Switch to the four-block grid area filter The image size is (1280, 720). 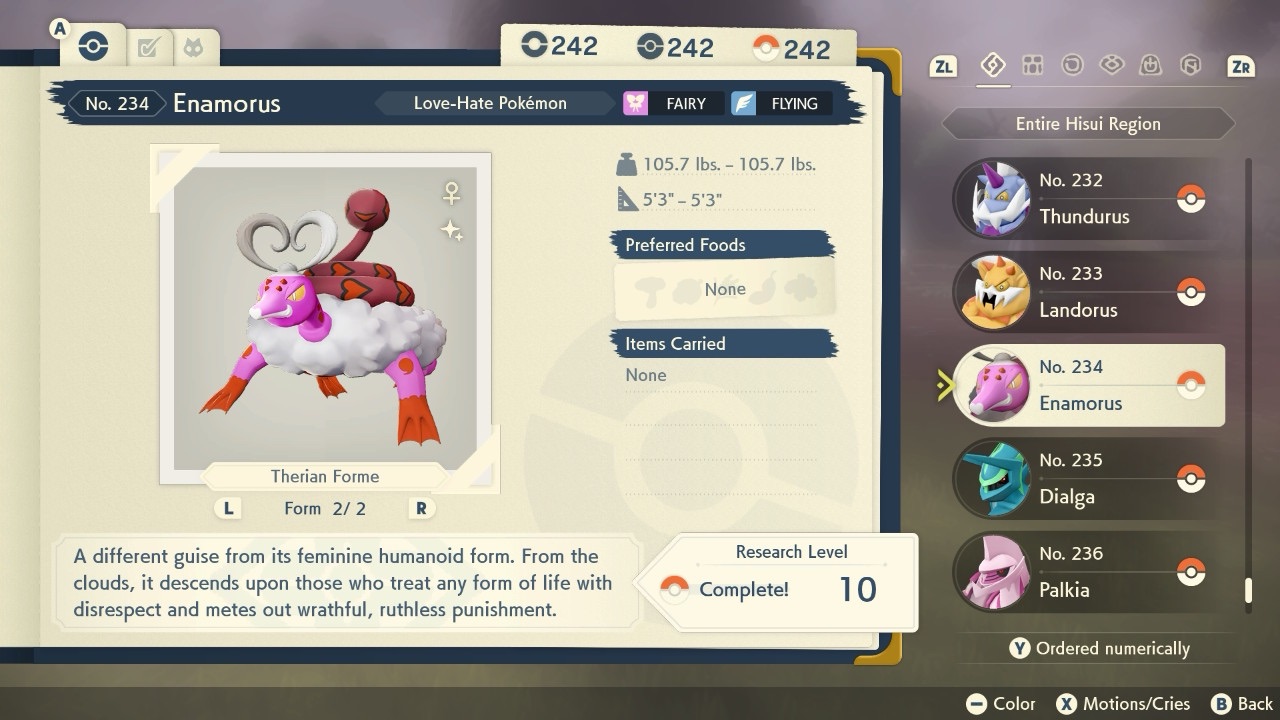point(1033,66)
